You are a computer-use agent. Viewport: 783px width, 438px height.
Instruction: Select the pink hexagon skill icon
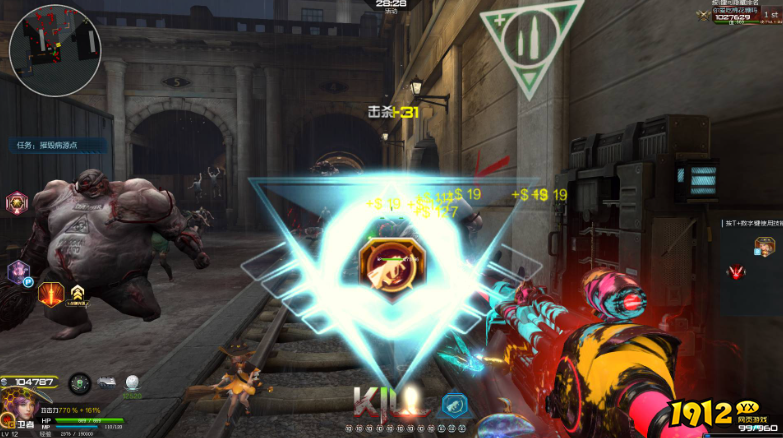tap(17, 203)
